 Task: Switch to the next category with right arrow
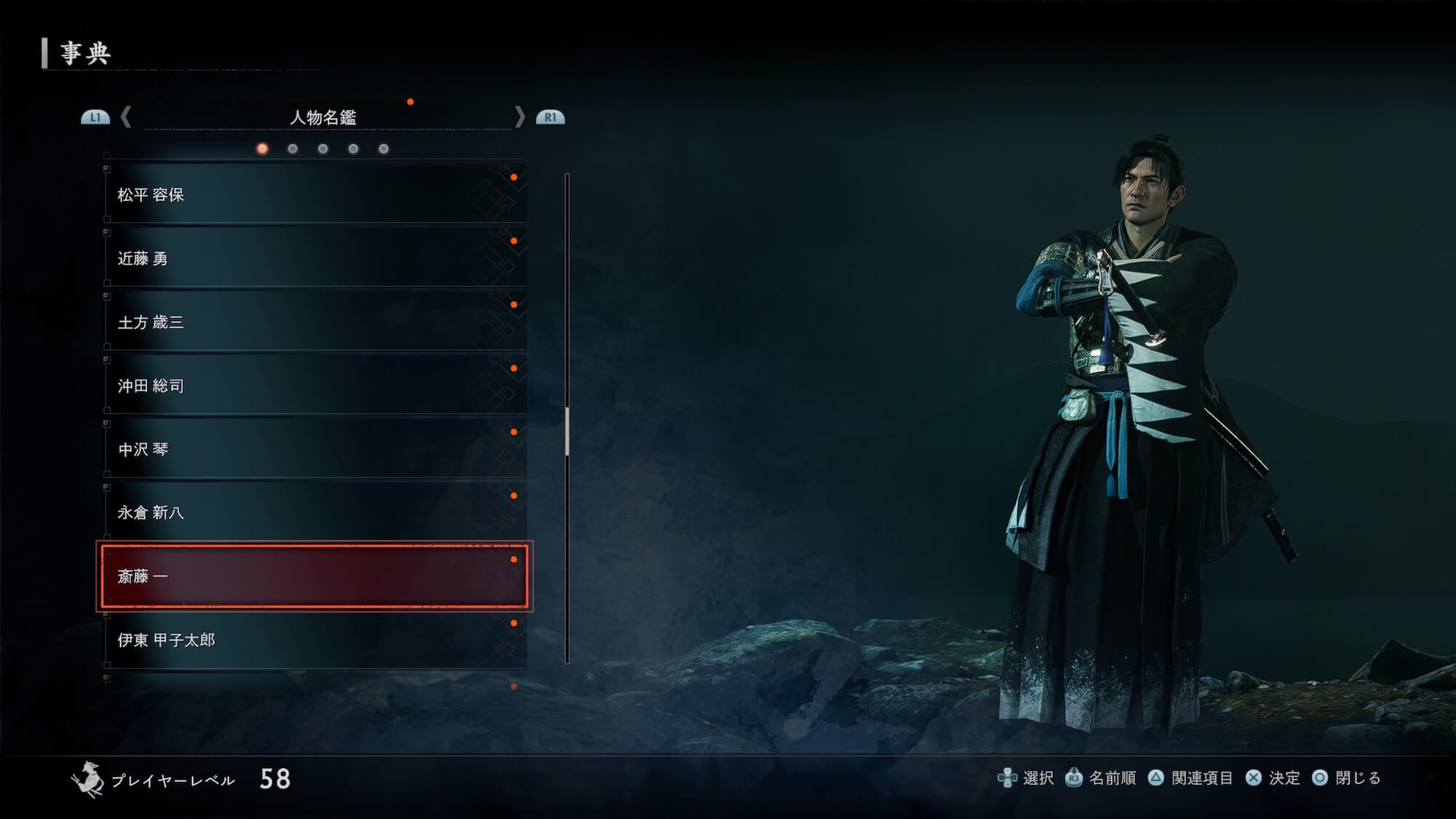coord(519,117)
